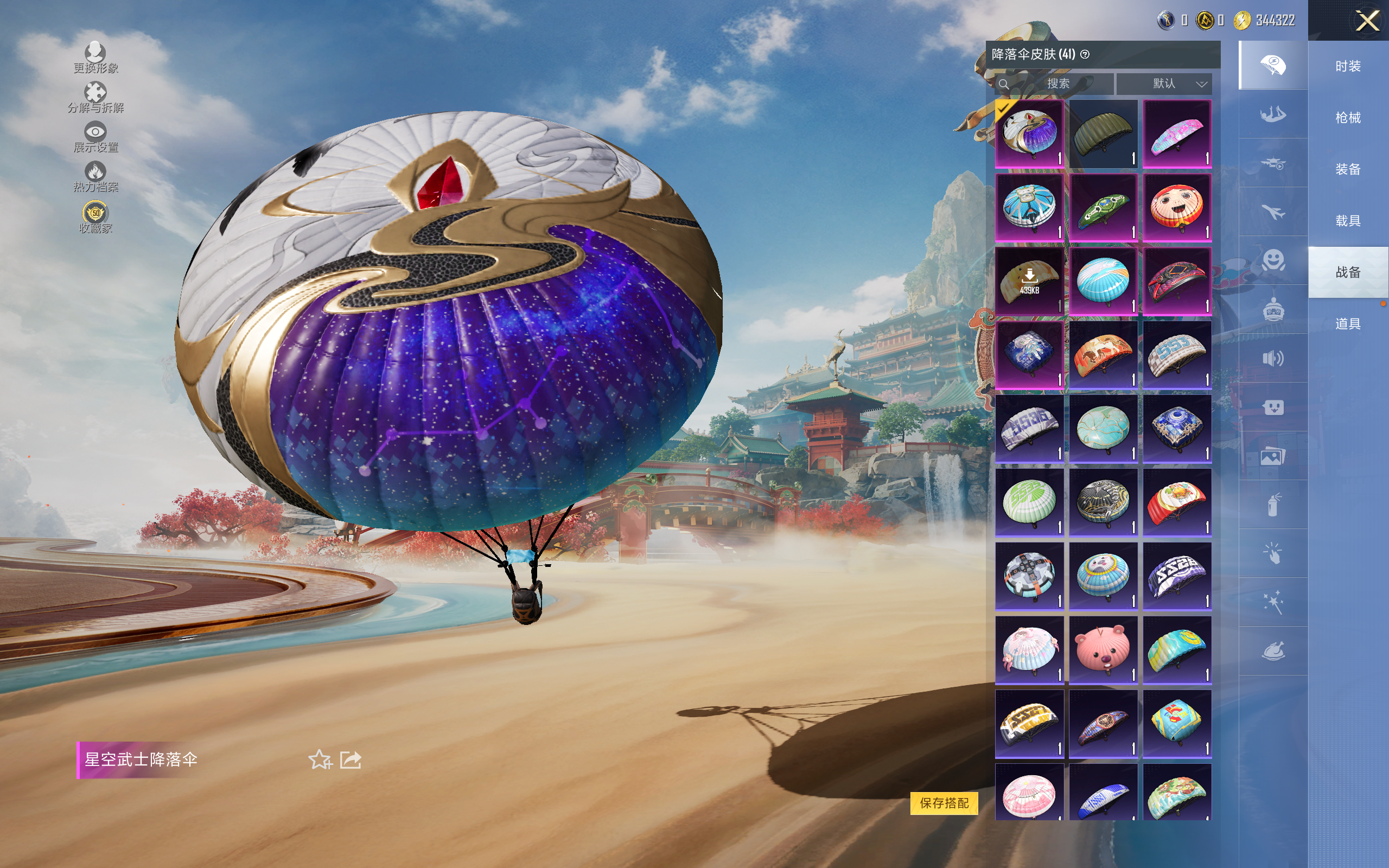Choose the pink bear face parachute
The height and width of the screenshot is (868, 1389).
(1103, 650)
